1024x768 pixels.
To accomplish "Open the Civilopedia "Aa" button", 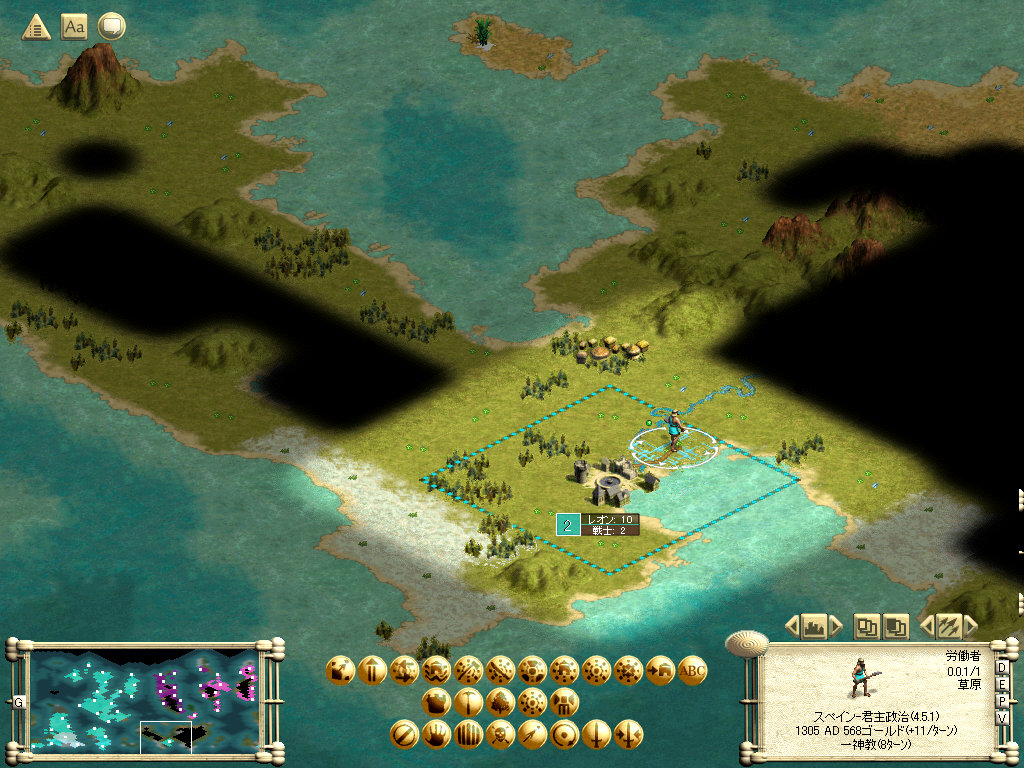I will pos(74,27).
